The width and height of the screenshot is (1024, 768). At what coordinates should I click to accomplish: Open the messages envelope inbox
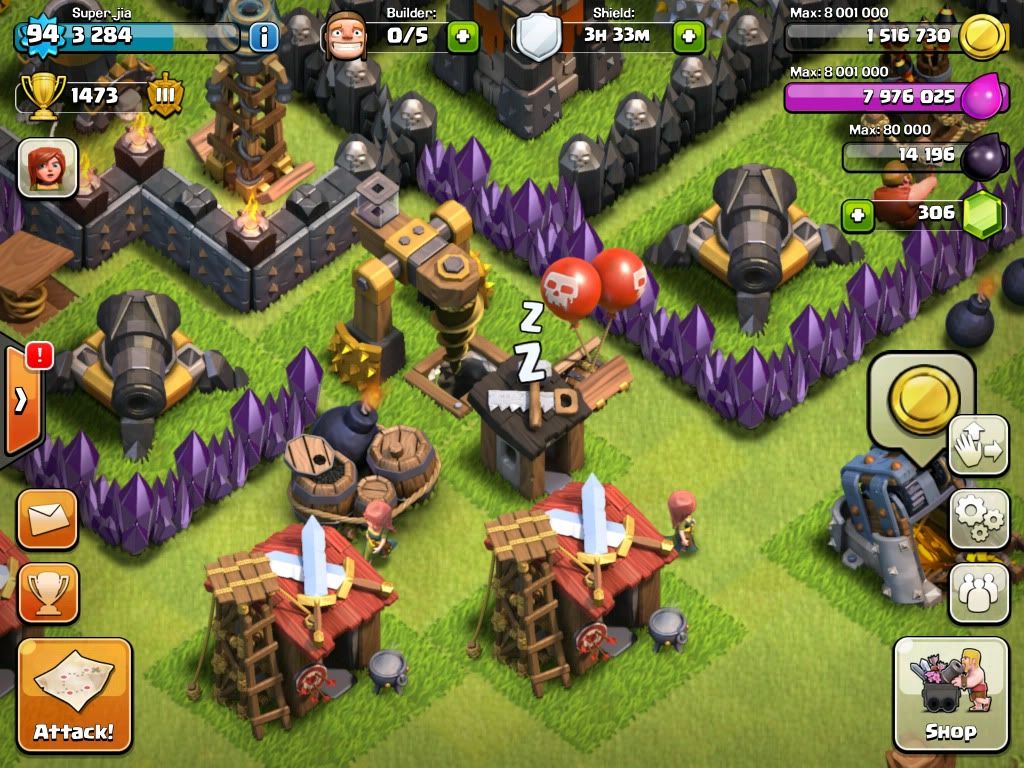pos(46,519)
